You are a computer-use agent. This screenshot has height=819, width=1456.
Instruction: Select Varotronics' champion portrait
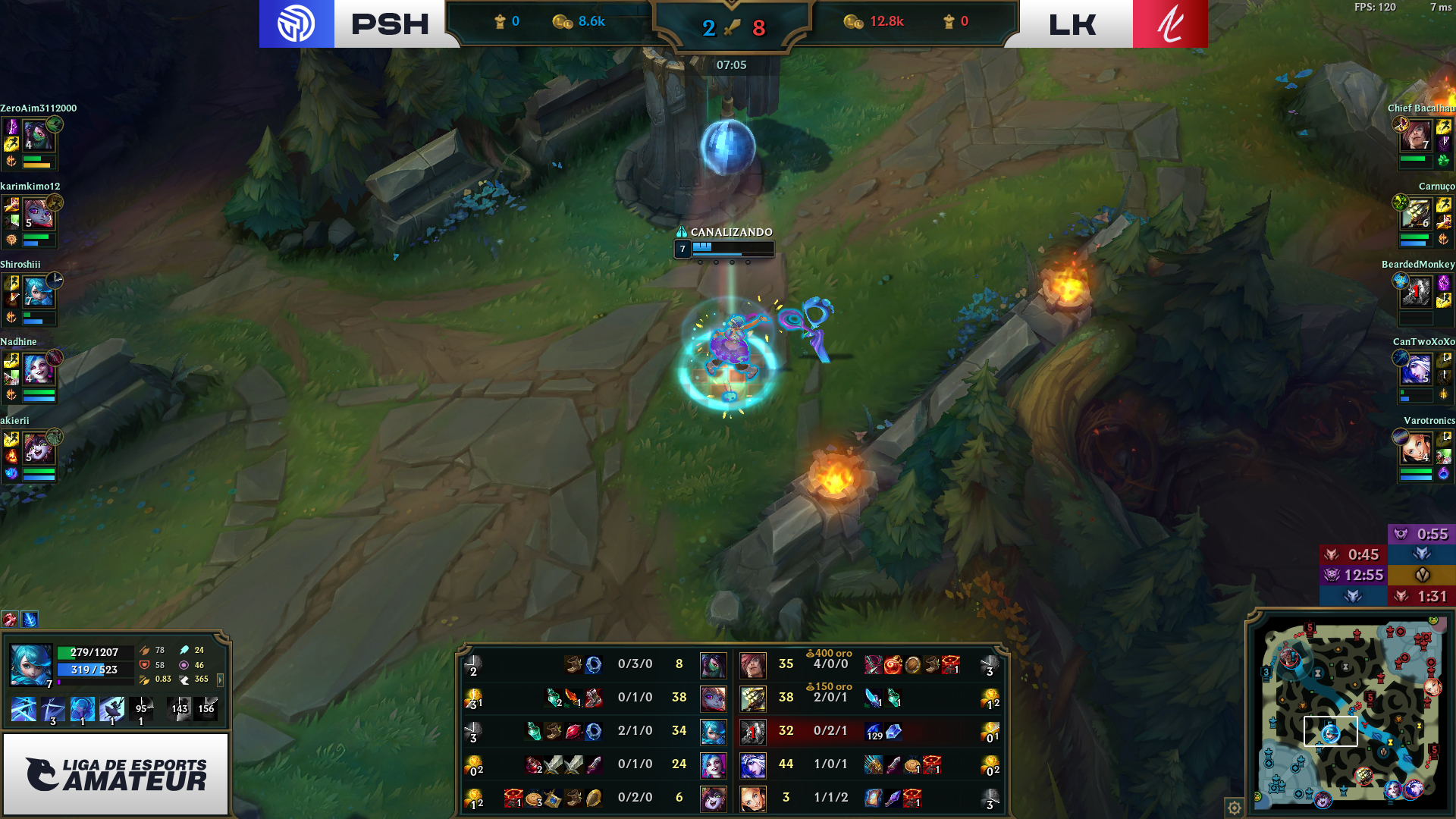1416,448
